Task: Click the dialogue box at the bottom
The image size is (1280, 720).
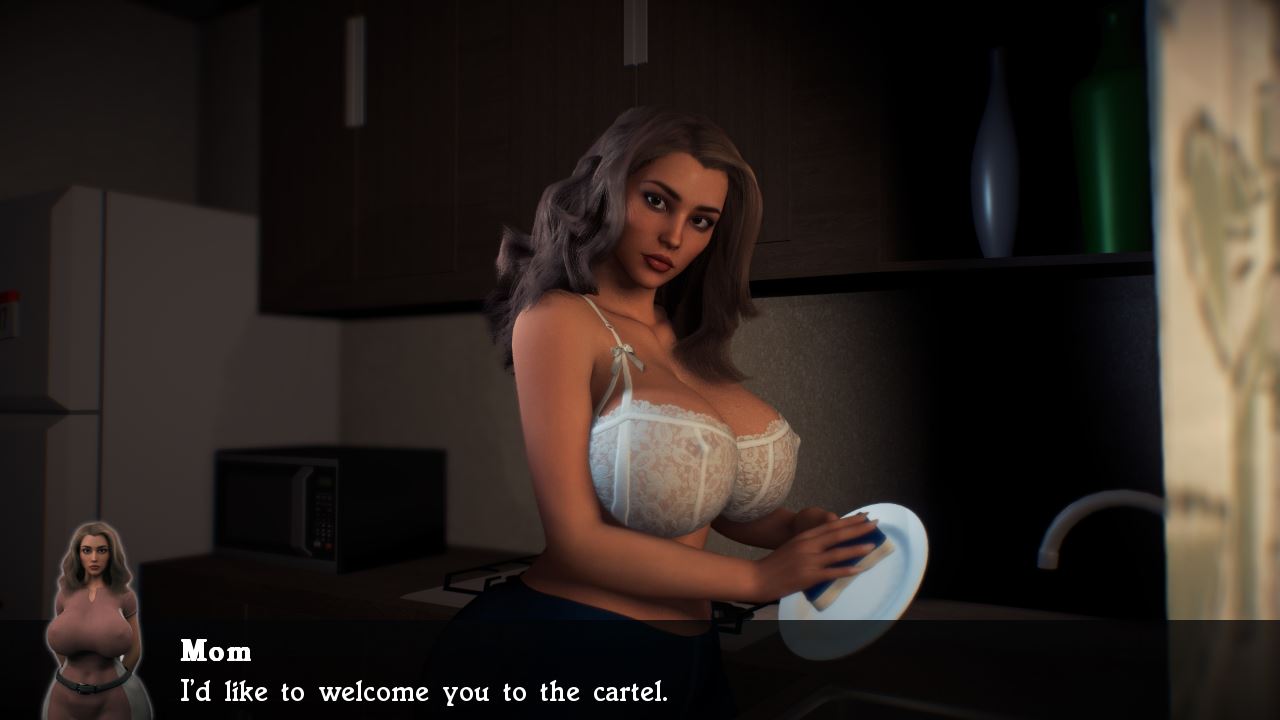Action: click(x=640, y=675)
